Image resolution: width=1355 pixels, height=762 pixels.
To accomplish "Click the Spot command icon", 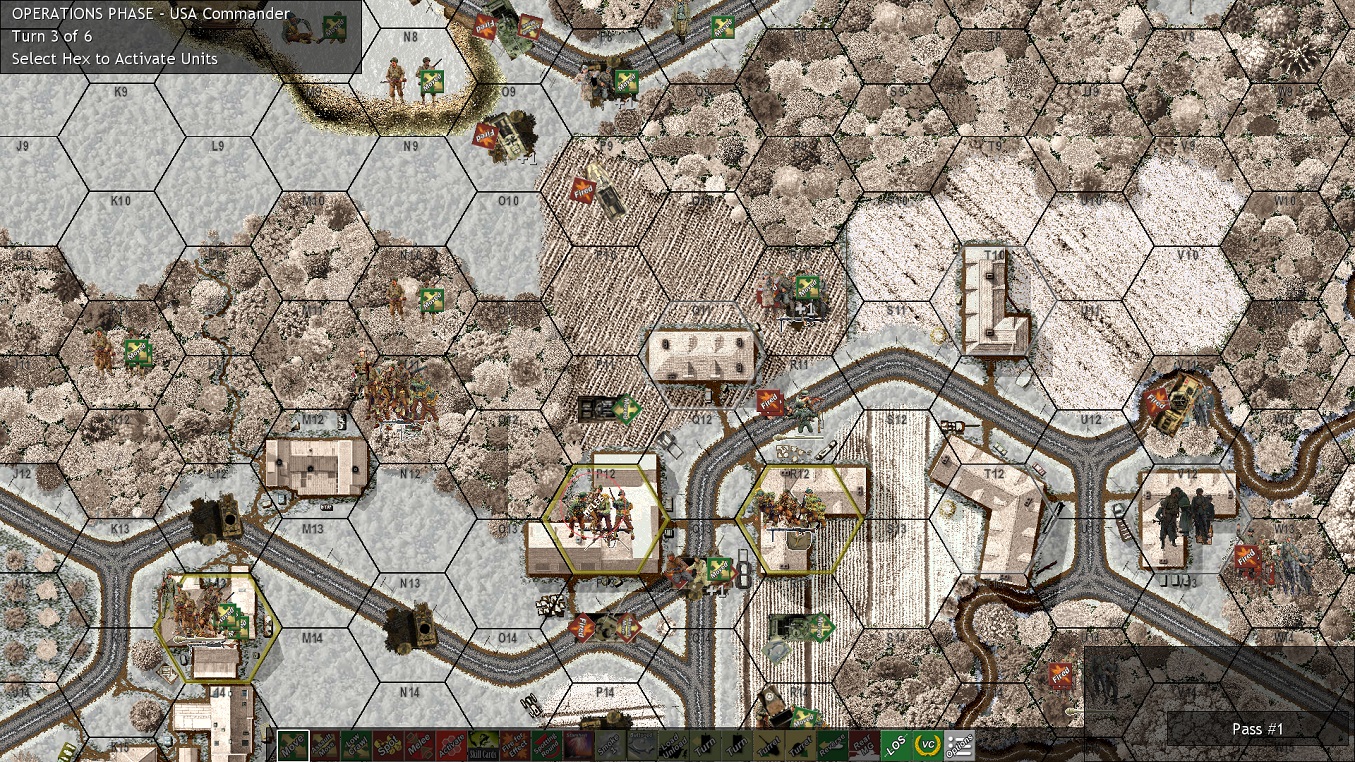I will 390,745.
